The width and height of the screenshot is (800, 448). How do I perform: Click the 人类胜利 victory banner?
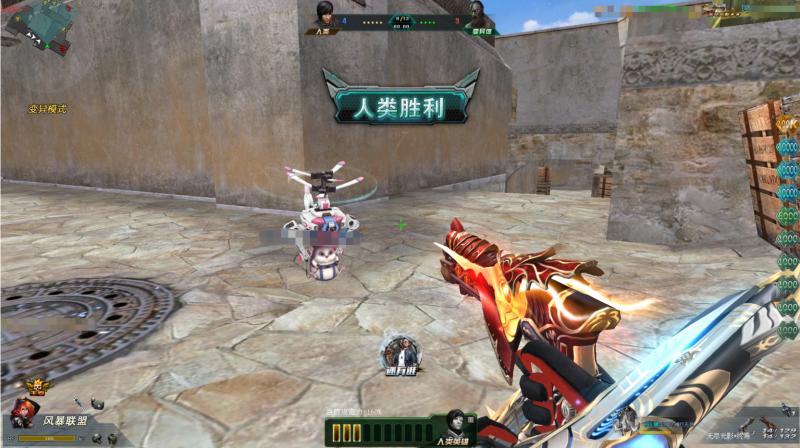tap(401, 102)
